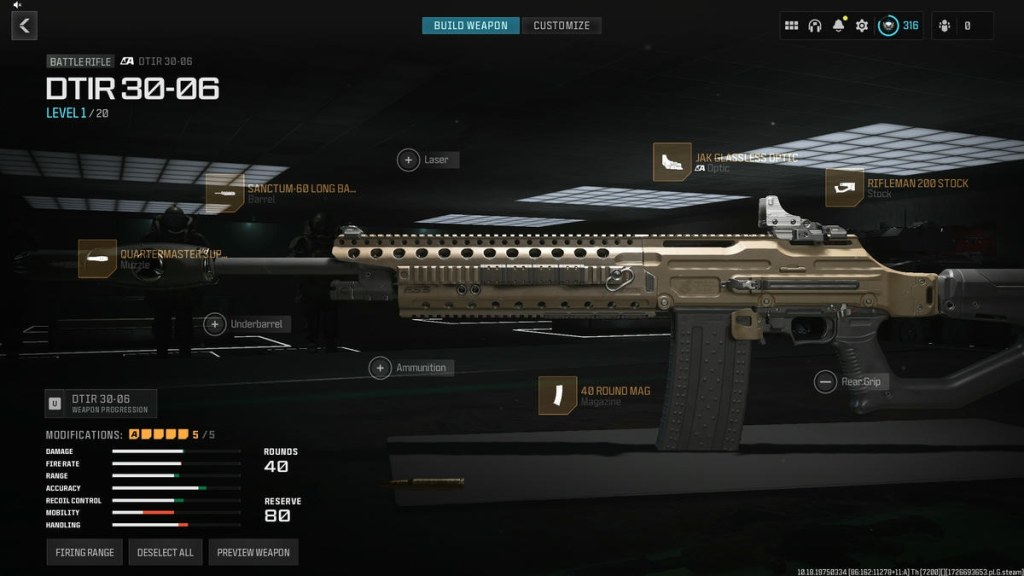Viewport: 1024px width, 576px height.
Task: Go back using the arrow button
Action: (24, 26)
